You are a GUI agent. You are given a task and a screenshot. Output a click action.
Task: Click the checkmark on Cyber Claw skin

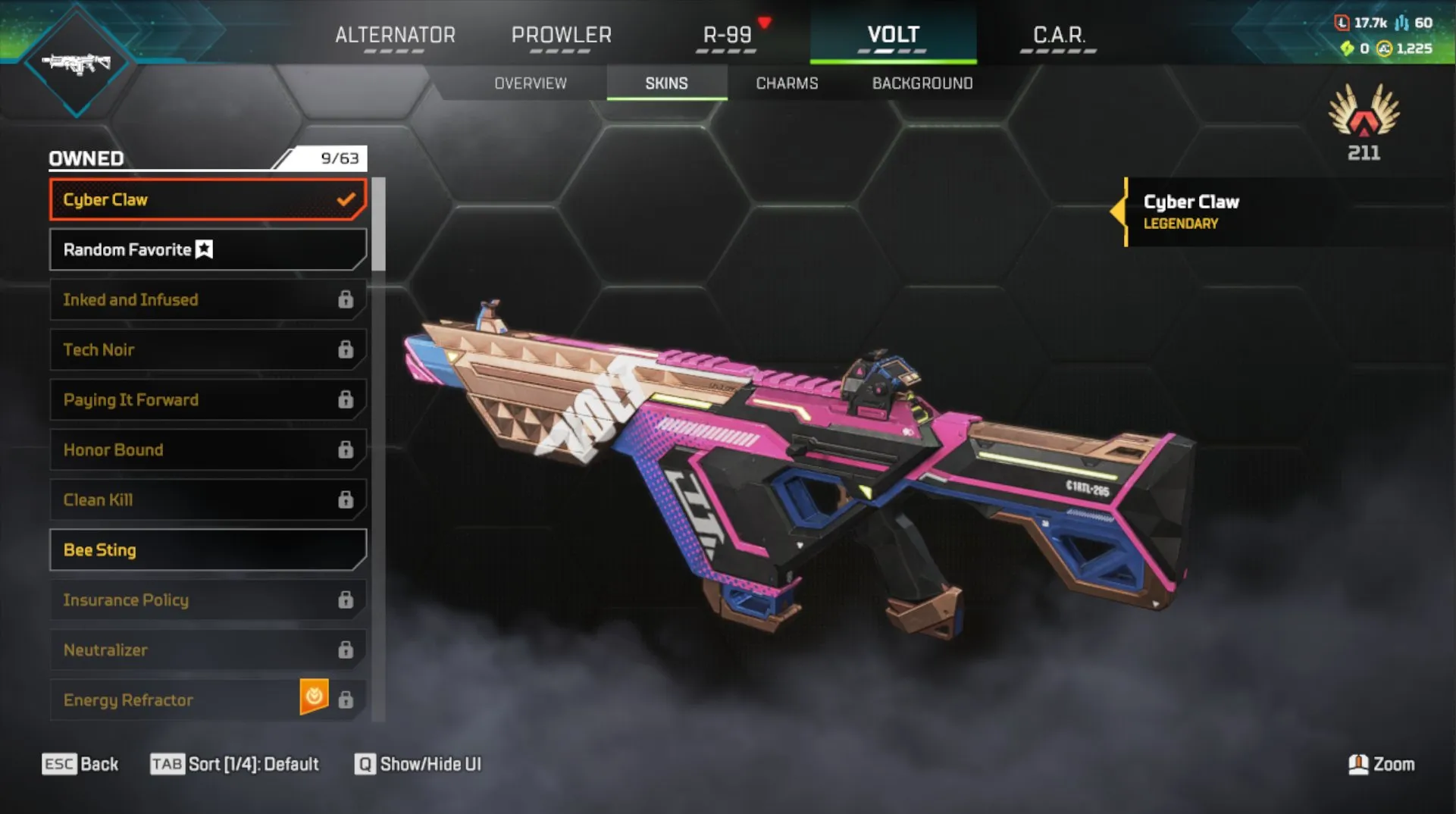tap(347, 199)
